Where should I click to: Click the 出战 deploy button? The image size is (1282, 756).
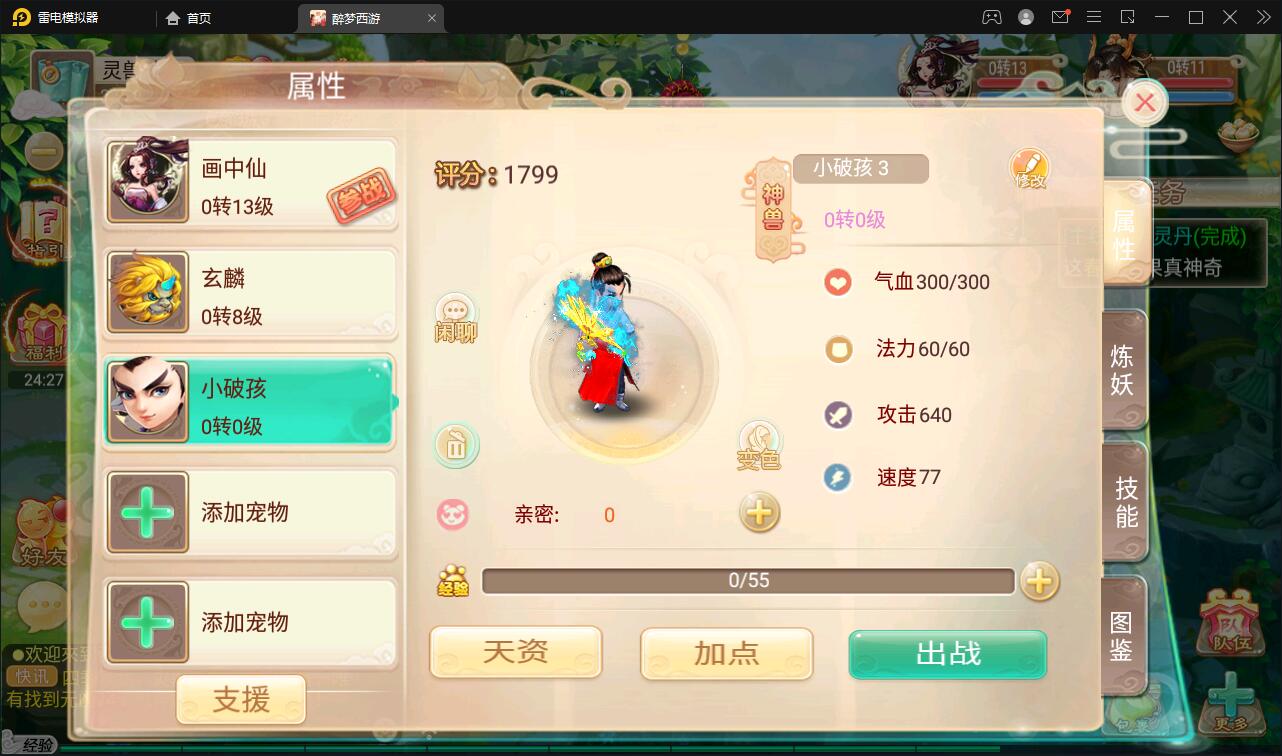947,653
